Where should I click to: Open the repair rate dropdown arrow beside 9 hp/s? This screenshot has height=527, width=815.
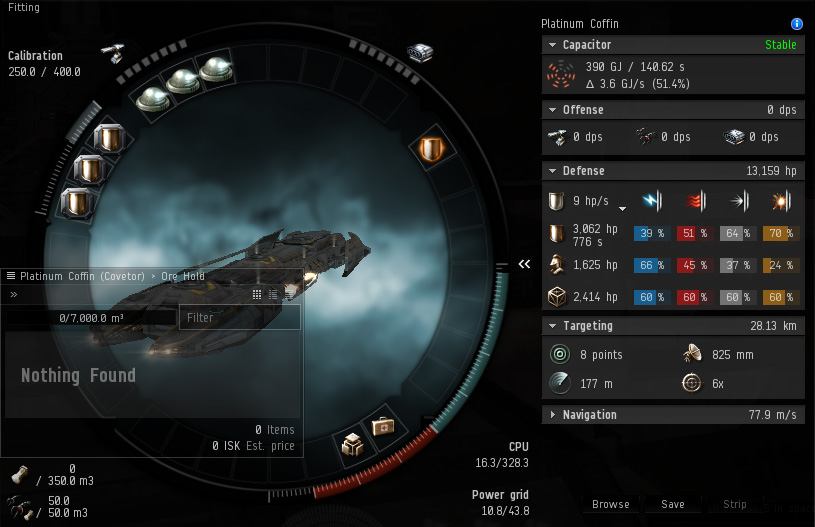click(x=622, y=208)
